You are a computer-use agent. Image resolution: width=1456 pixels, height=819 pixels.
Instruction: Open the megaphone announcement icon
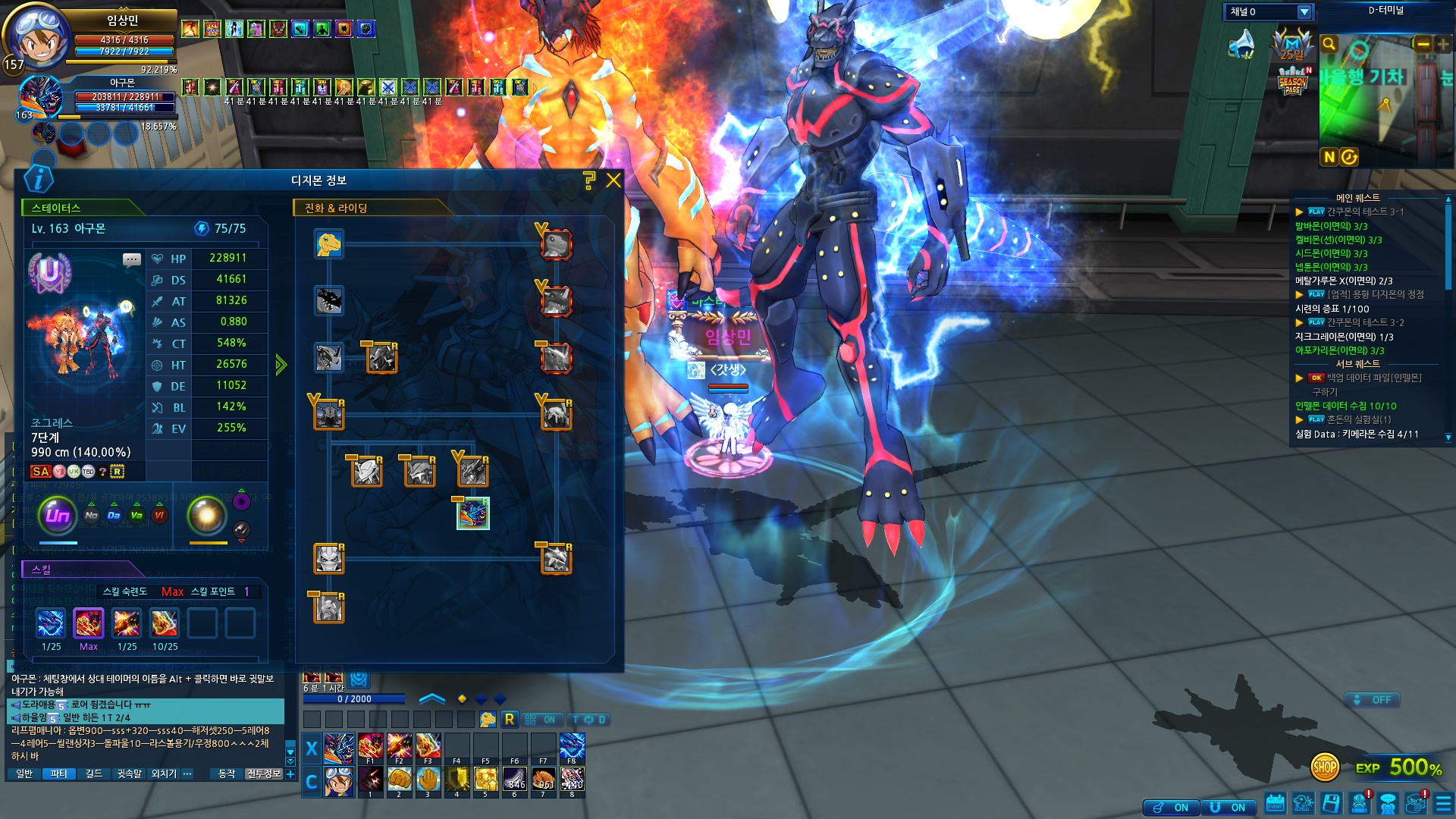tap(1241, 45)
